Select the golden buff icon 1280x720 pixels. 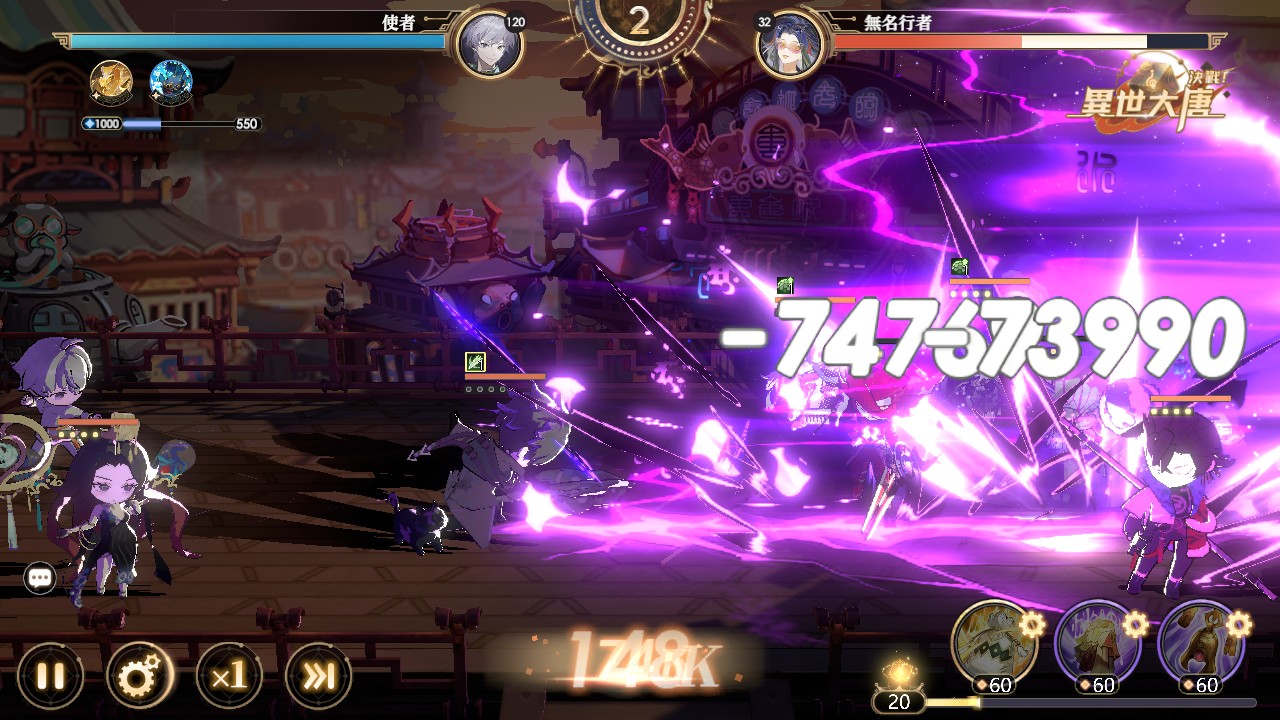click(111, 83)
